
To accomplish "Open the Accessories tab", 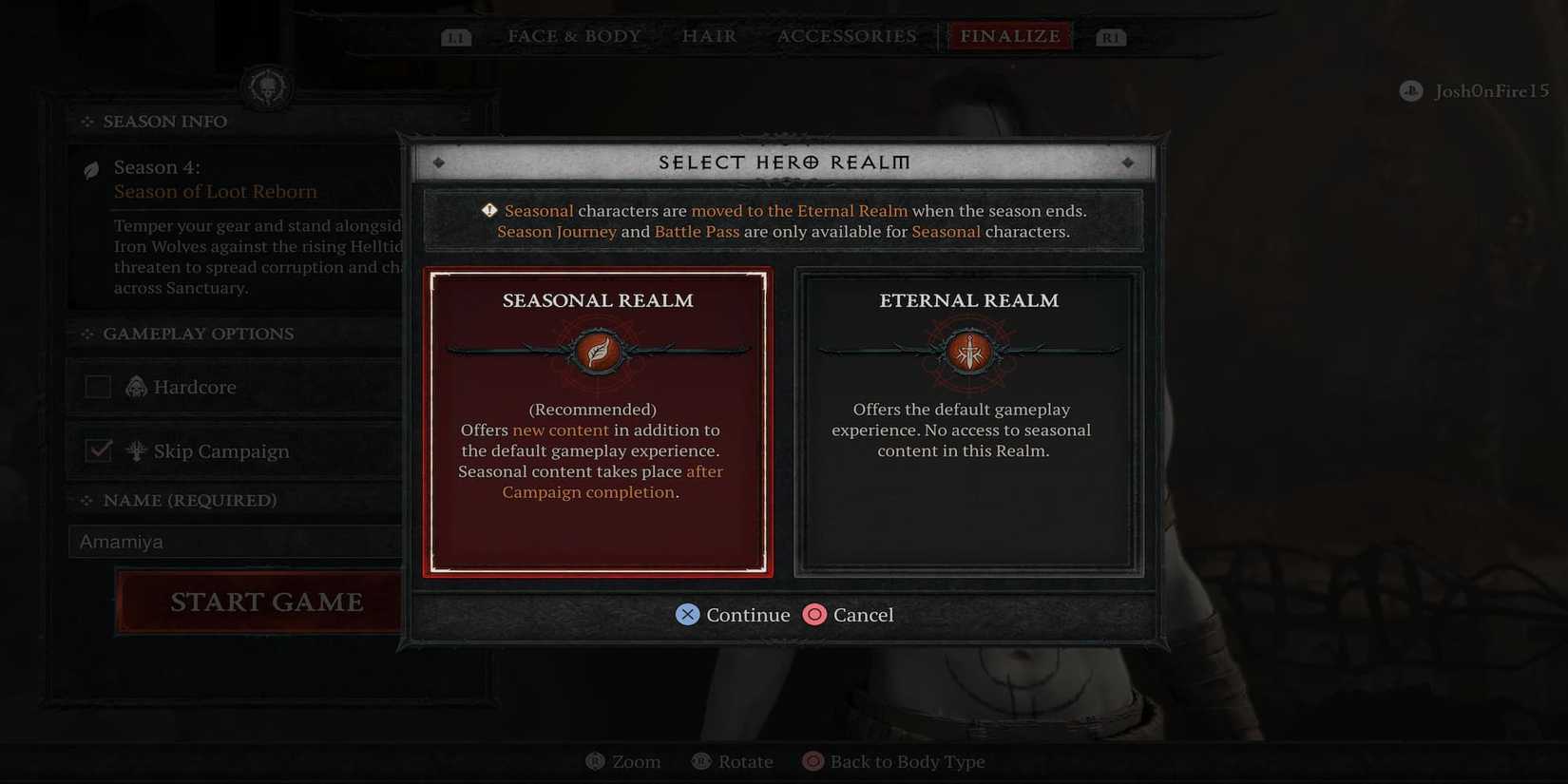I will pos(846,35).
